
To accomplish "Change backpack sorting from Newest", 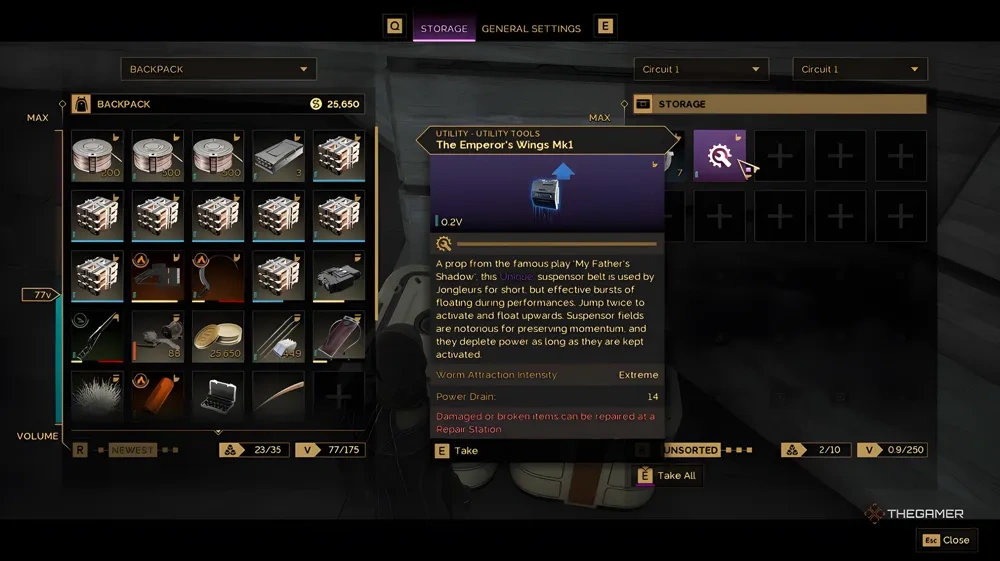I will point(132,450).
